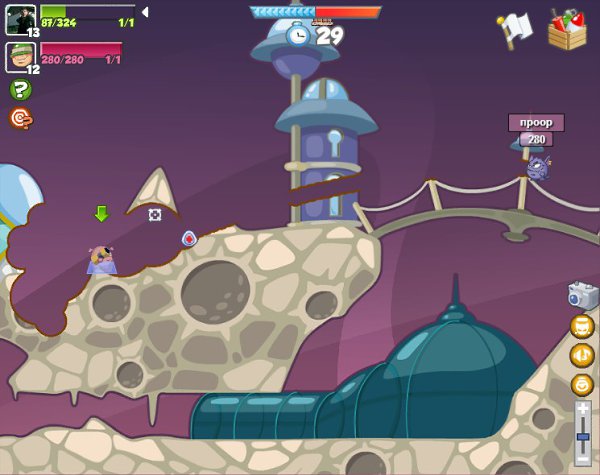The width and height of the screenshot is (600, 475).
Task: Open the weapons crate arsenal
Action: click(x=567, y=29)
